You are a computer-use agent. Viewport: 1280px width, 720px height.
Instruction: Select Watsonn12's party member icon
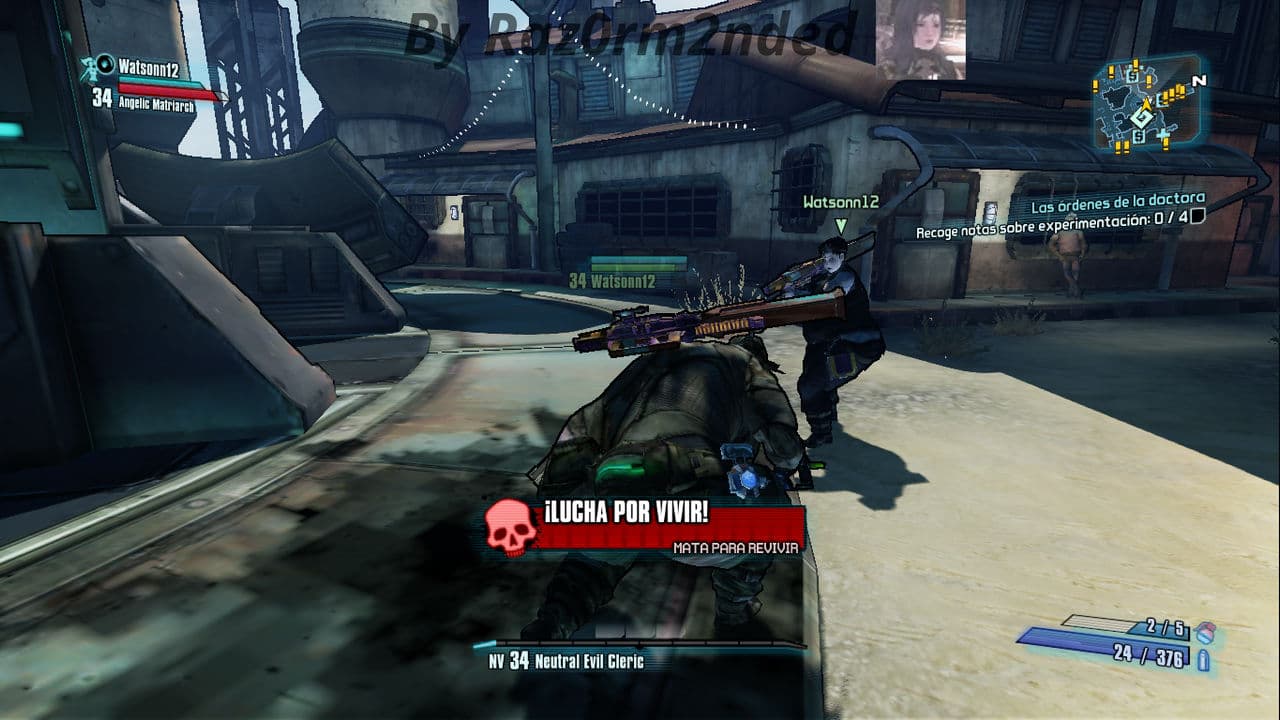(104, 66)
